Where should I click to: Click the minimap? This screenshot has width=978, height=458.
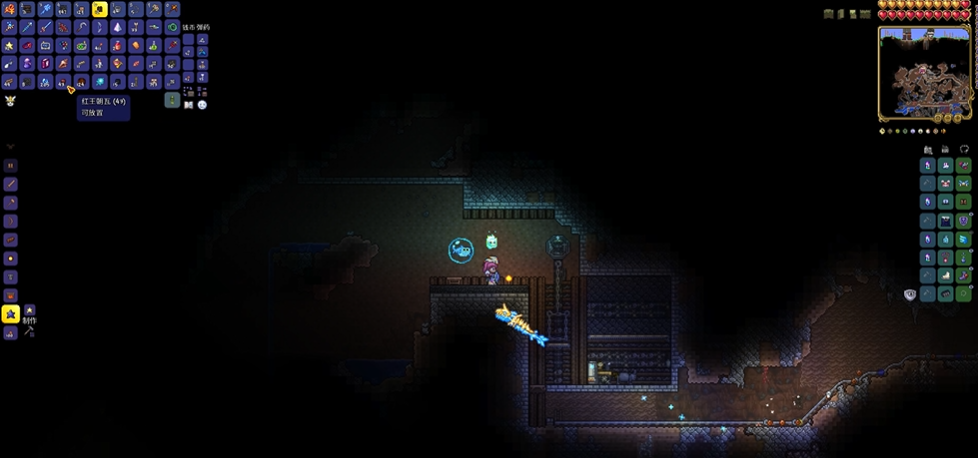(x=925, y=74)
